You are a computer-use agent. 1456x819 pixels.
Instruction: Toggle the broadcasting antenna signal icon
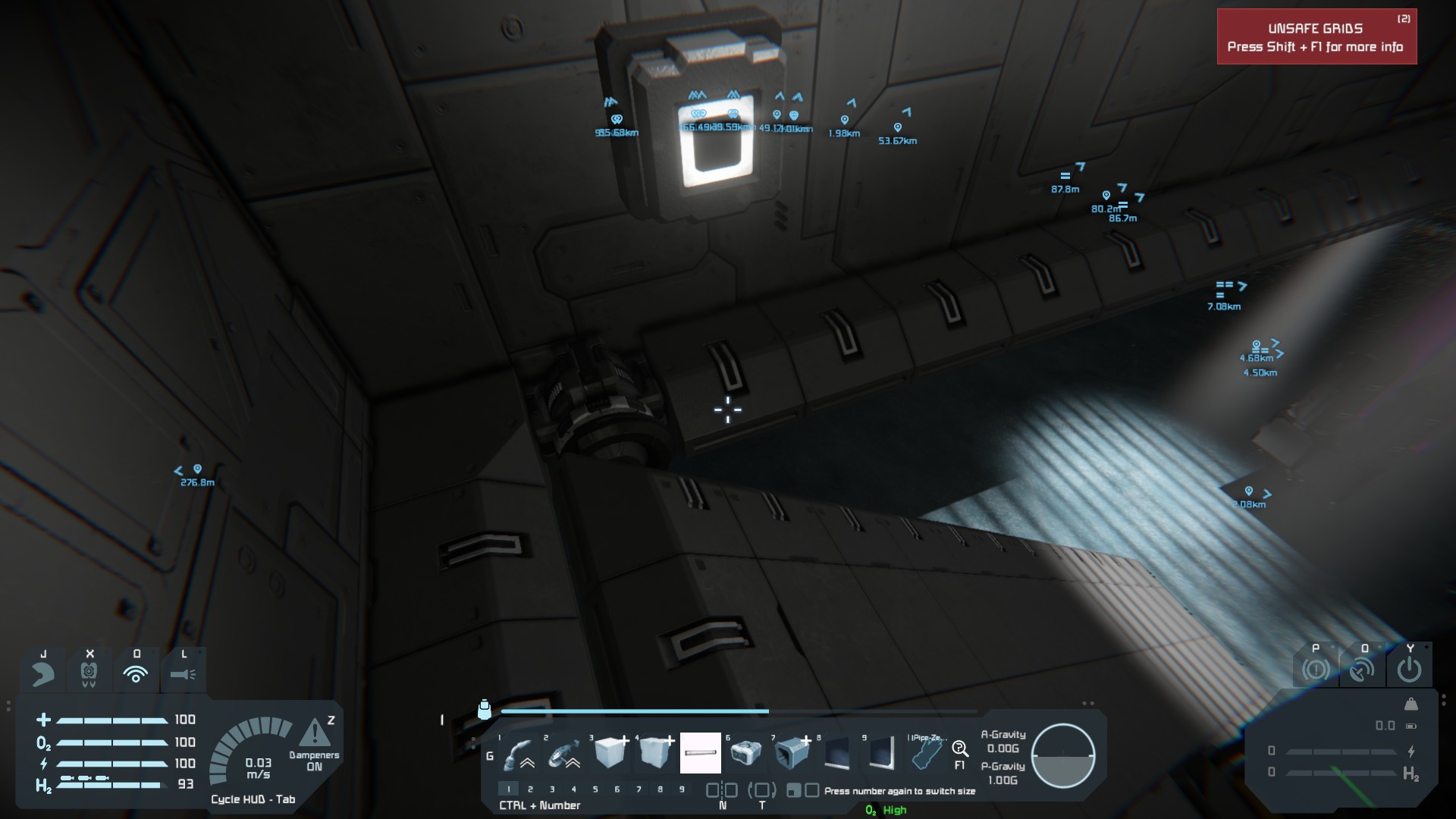coord(136,673)
